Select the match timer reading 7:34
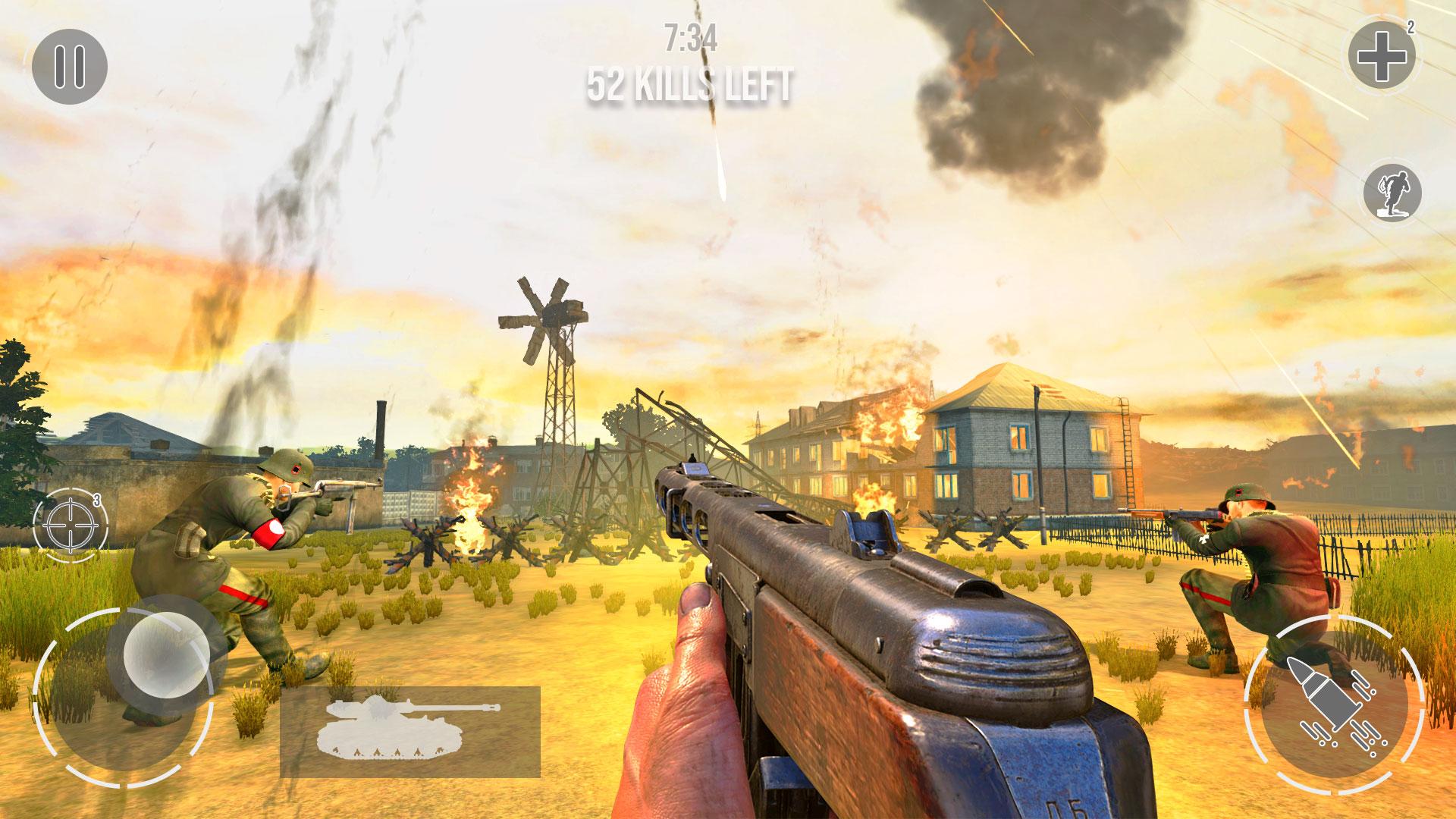 tap(691, 36)
